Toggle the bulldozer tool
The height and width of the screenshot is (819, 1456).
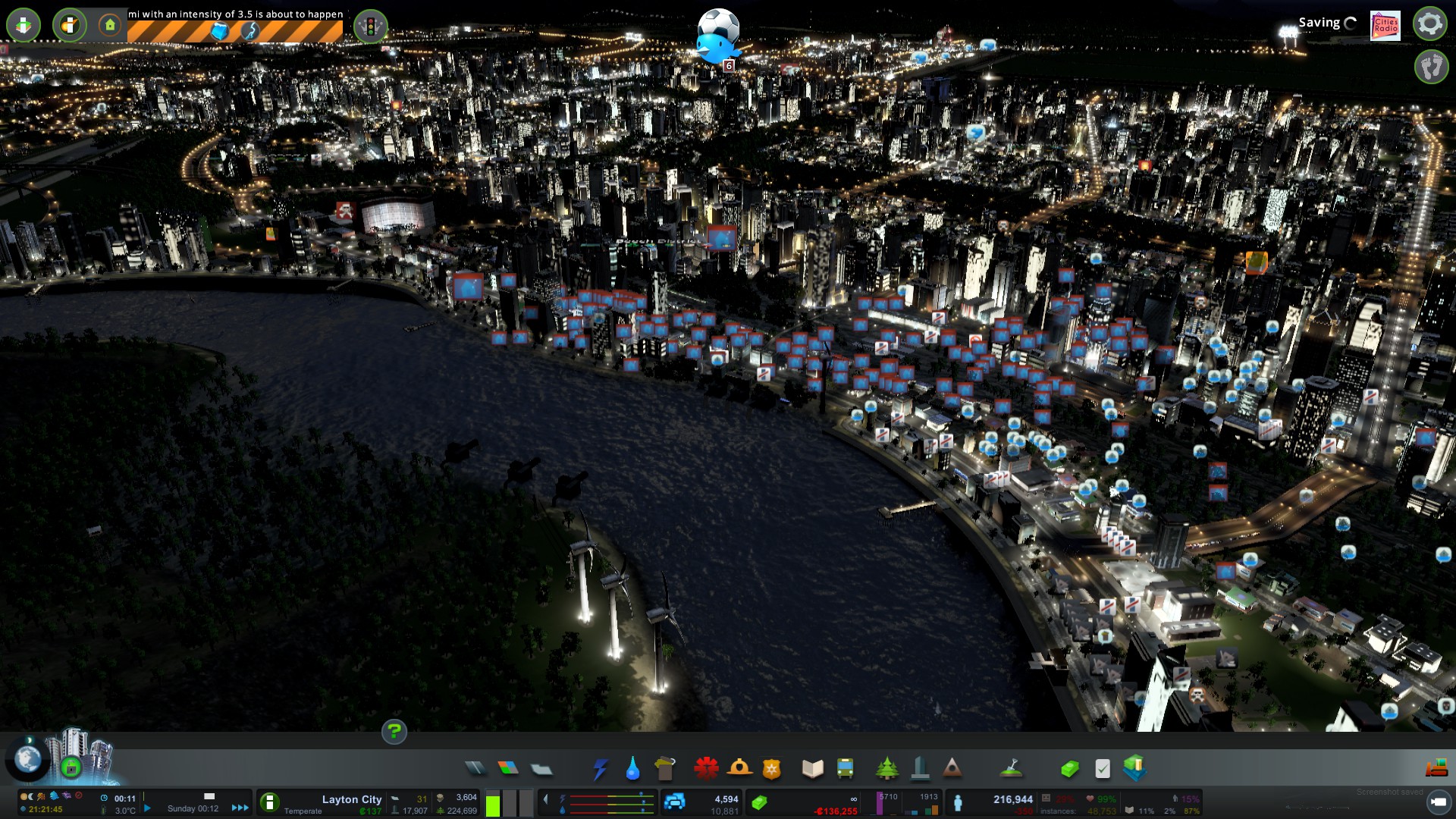pyautogui.click(x=1436, y=769)
